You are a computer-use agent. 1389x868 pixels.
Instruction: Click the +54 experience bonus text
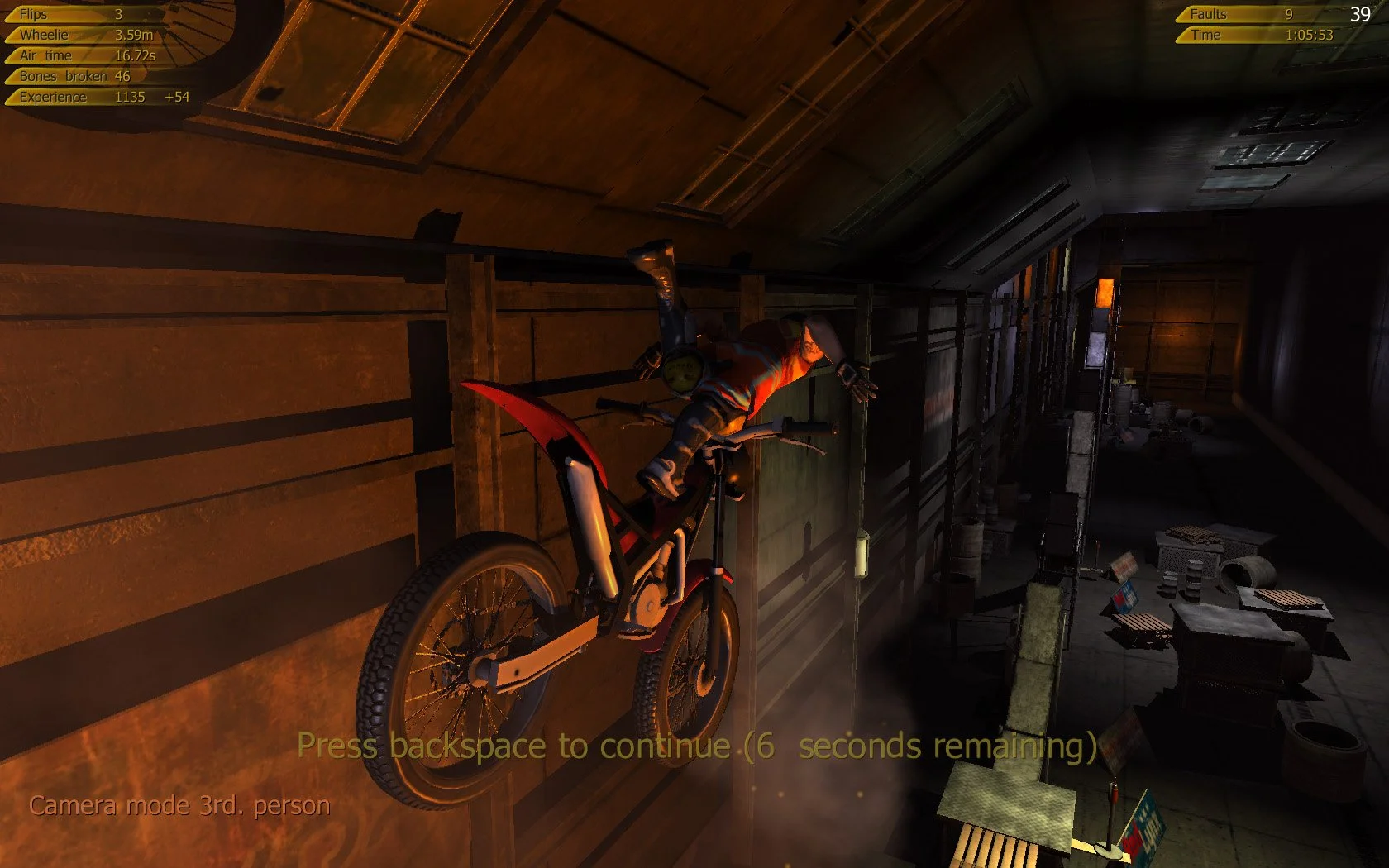[x=176, y=96]
